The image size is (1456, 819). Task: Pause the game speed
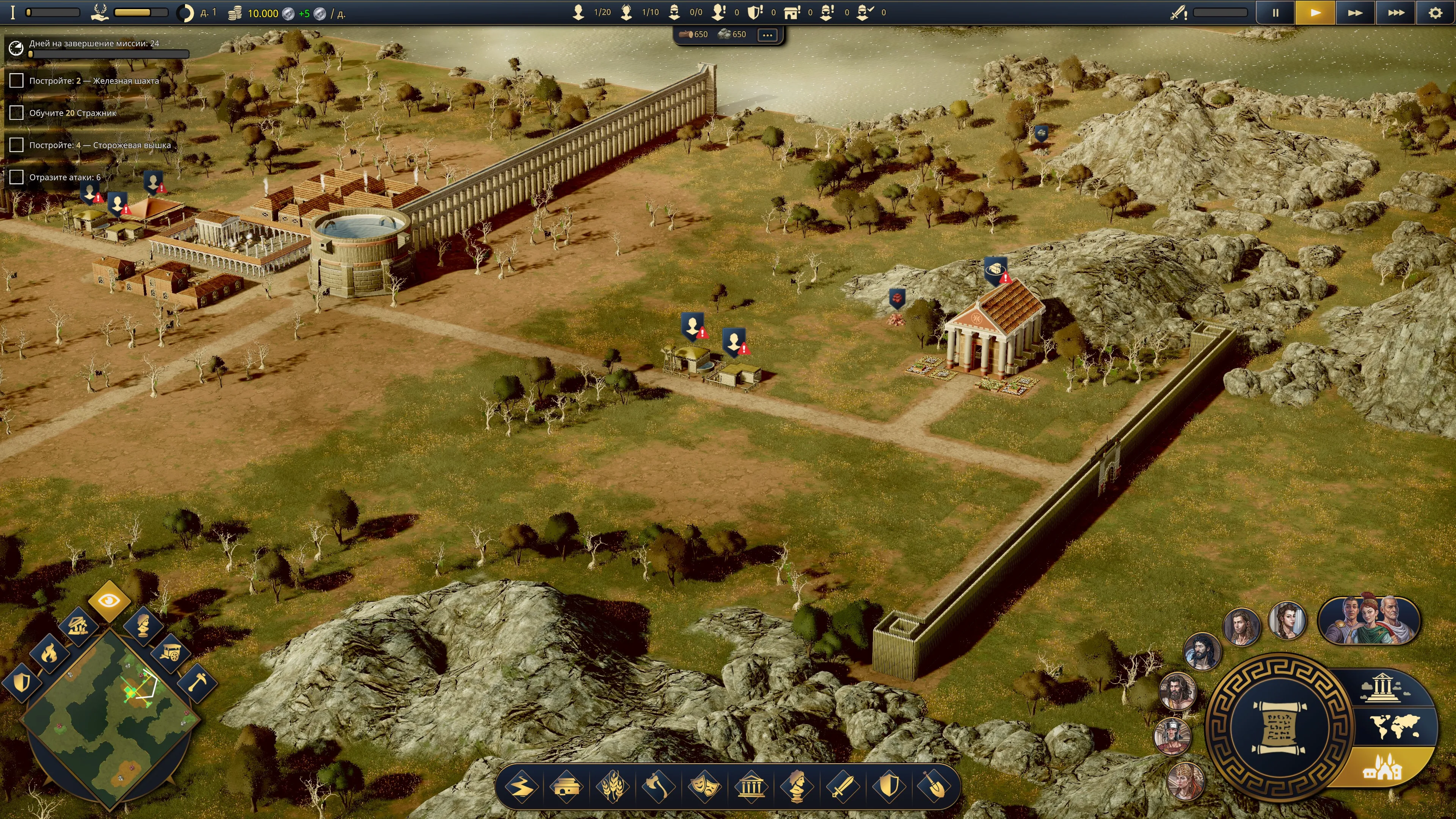pos(1275,13)
